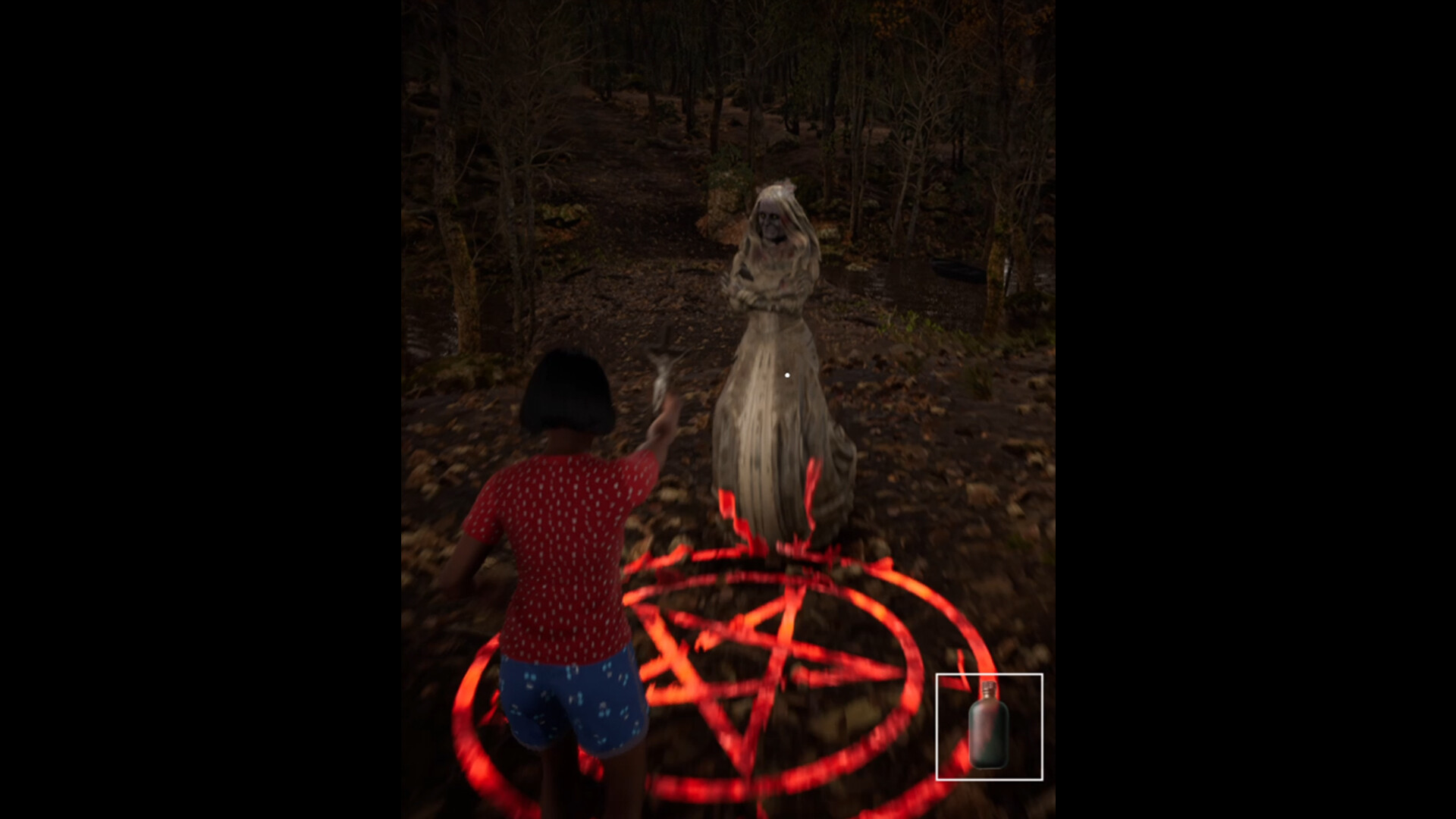Click the boat by the water on the right
1456x819 pixels.
tap(955, 269)
